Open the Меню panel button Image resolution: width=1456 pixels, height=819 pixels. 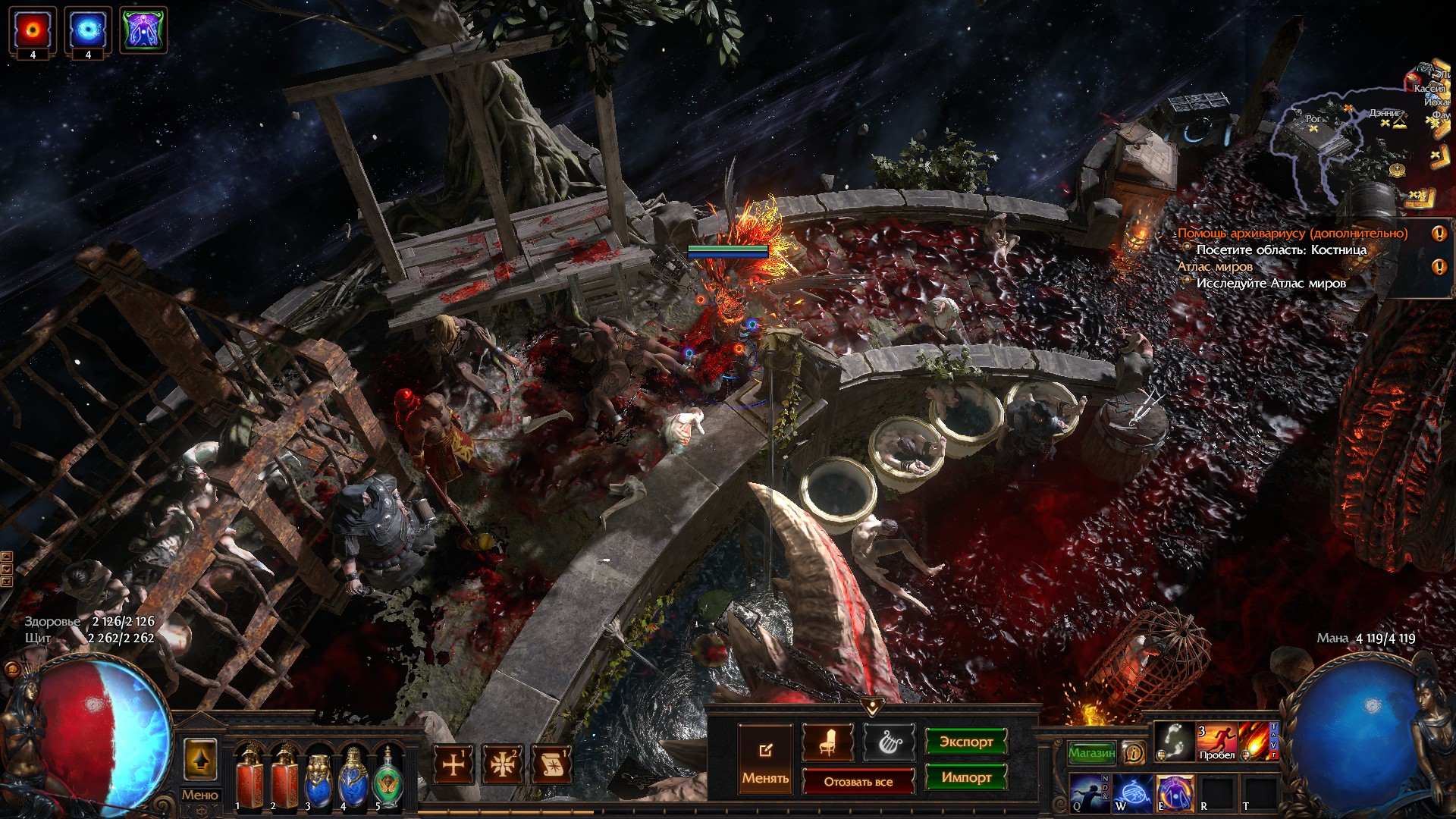199,795
